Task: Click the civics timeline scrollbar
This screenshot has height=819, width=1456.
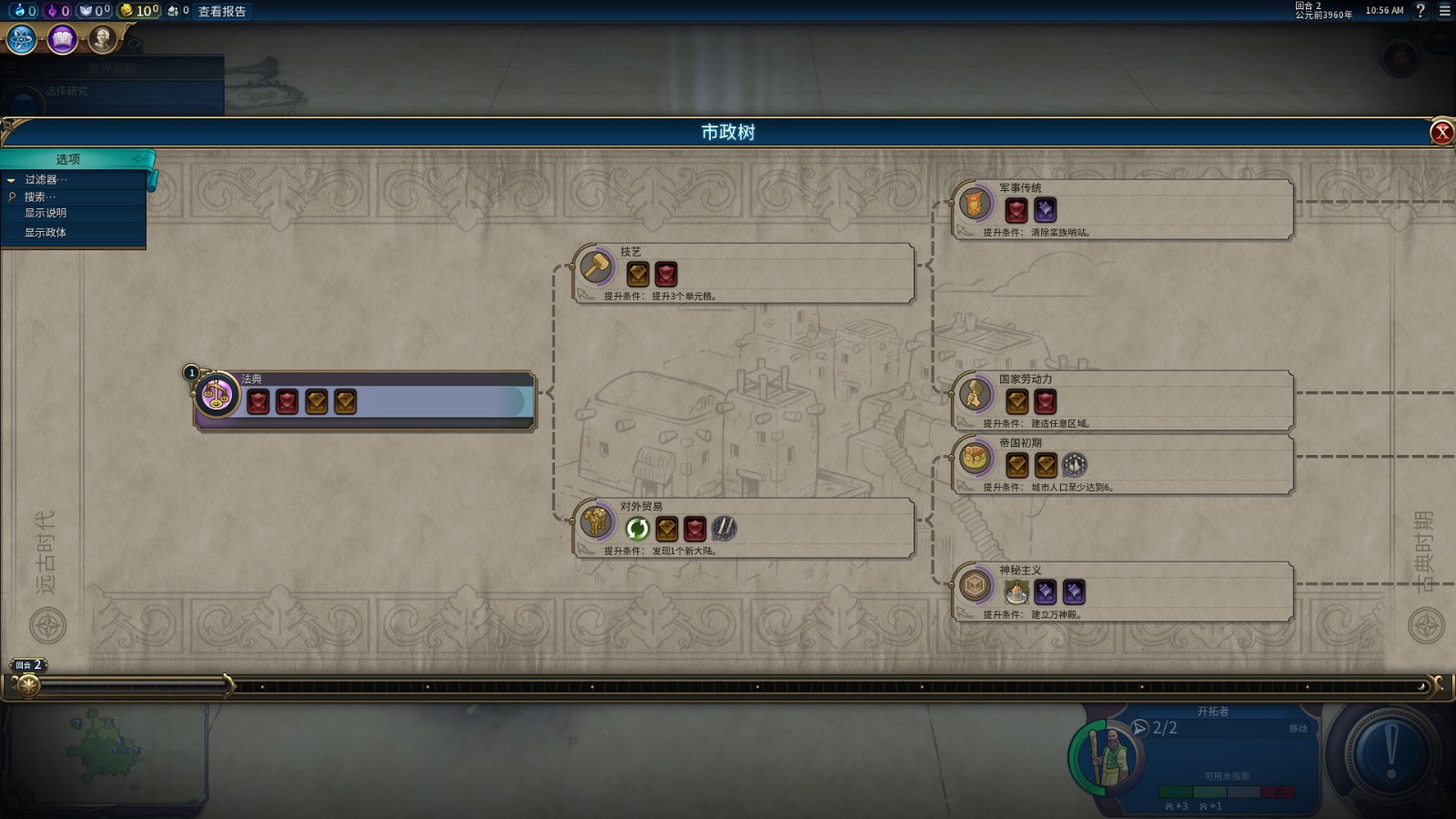Action: click(728, 687)
